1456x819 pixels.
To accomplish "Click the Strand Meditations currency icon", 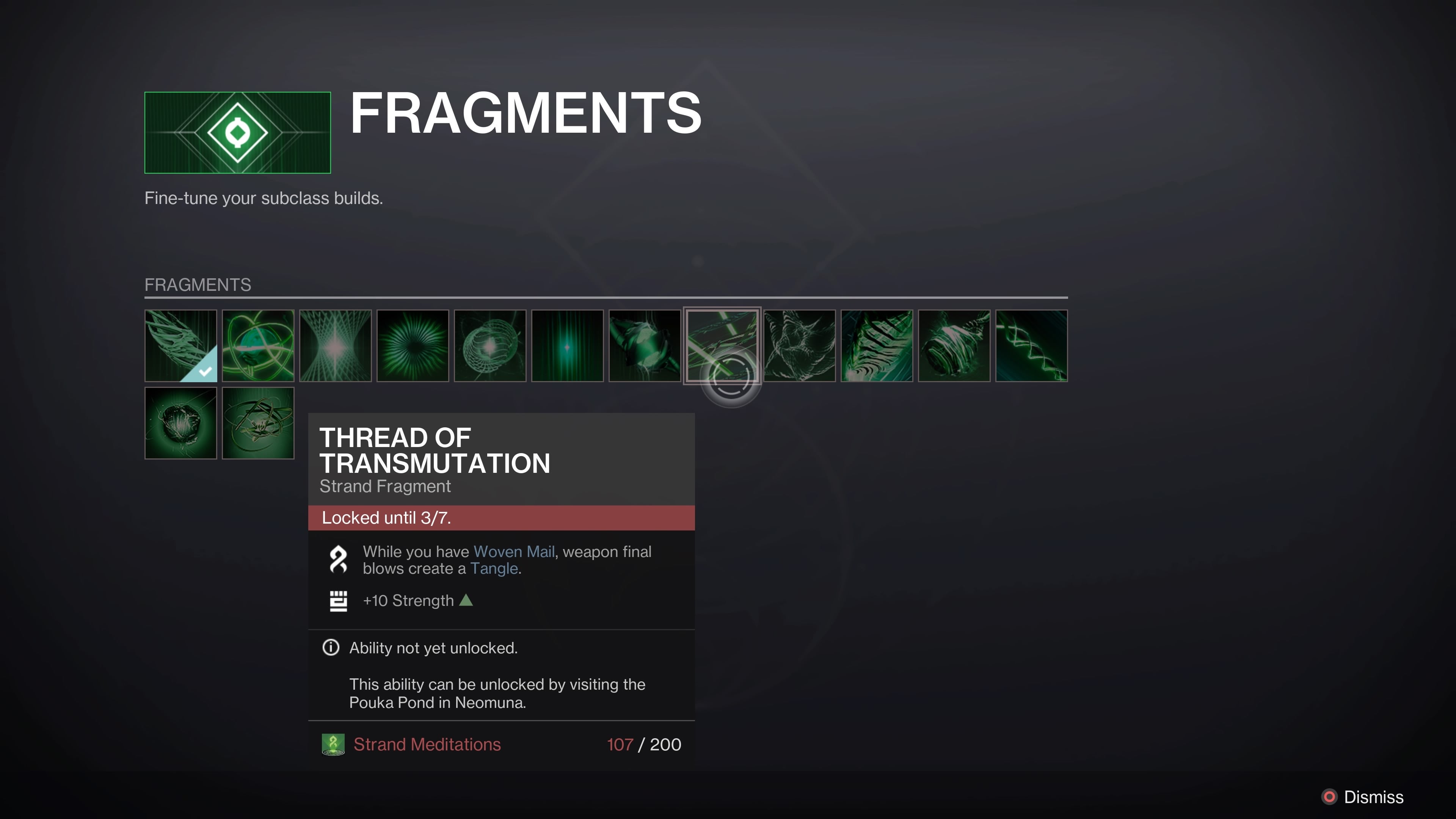I will [334, 744].
